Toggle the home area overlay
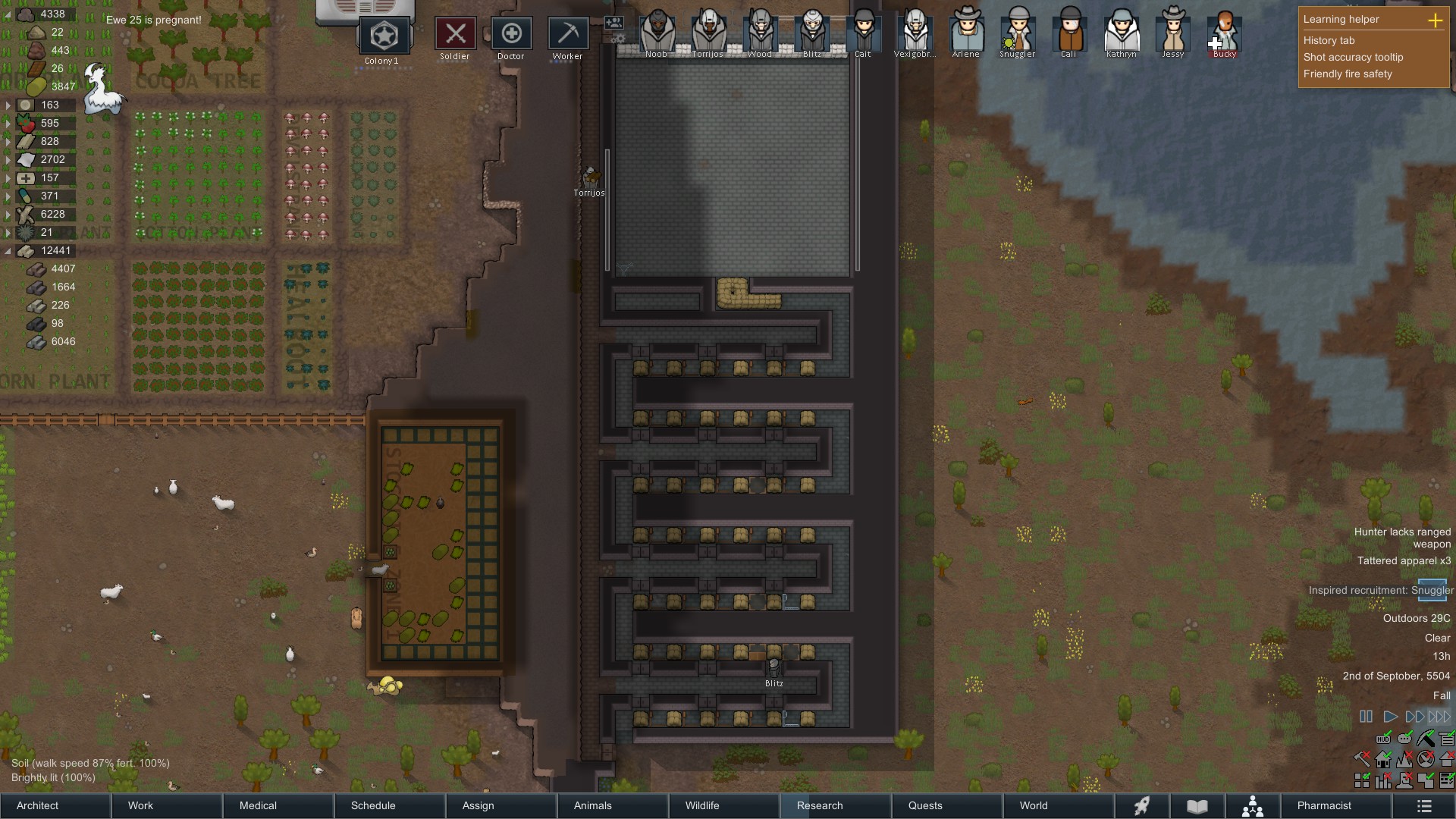Screen dimensions: 1456x819 (1382, 759)
